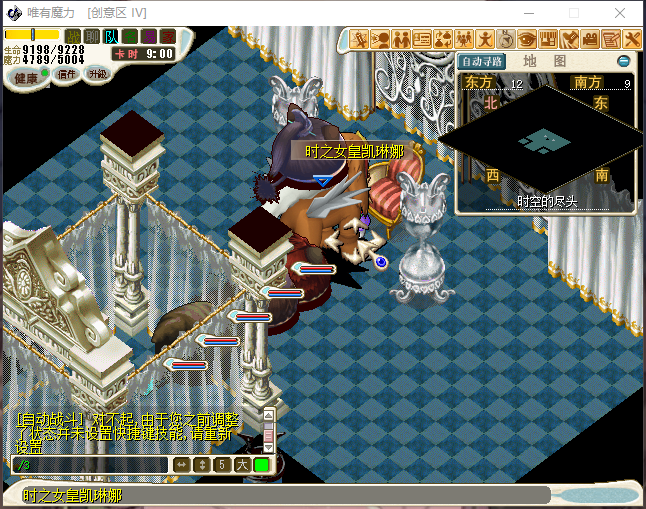Toggle the 易 trade mode button
Viewport: 646px width, 509px height.
point(149,37)
